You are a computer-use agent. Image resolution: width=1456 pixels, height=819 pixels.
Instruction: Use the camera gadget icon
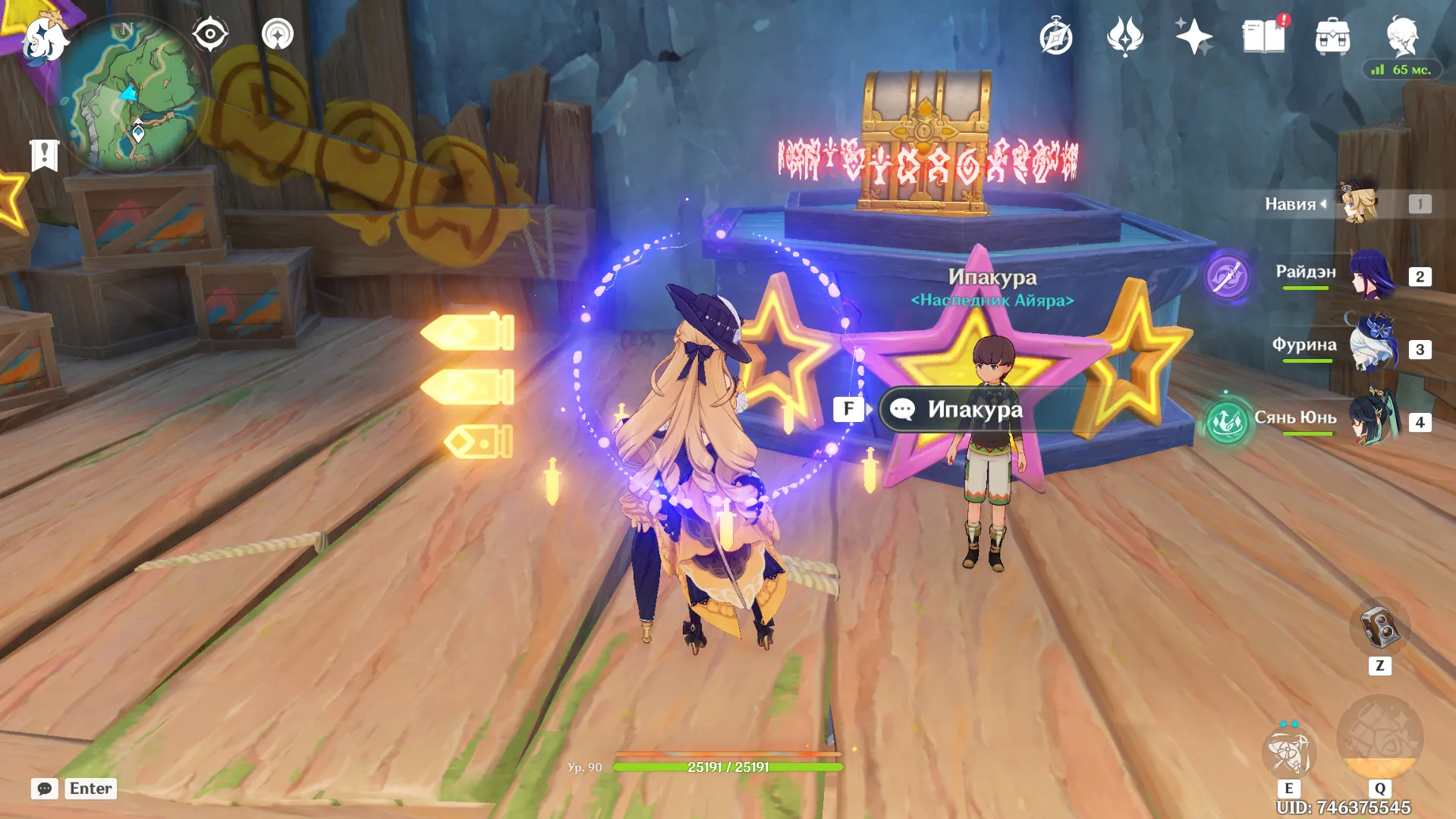[x=1379, y=628]
